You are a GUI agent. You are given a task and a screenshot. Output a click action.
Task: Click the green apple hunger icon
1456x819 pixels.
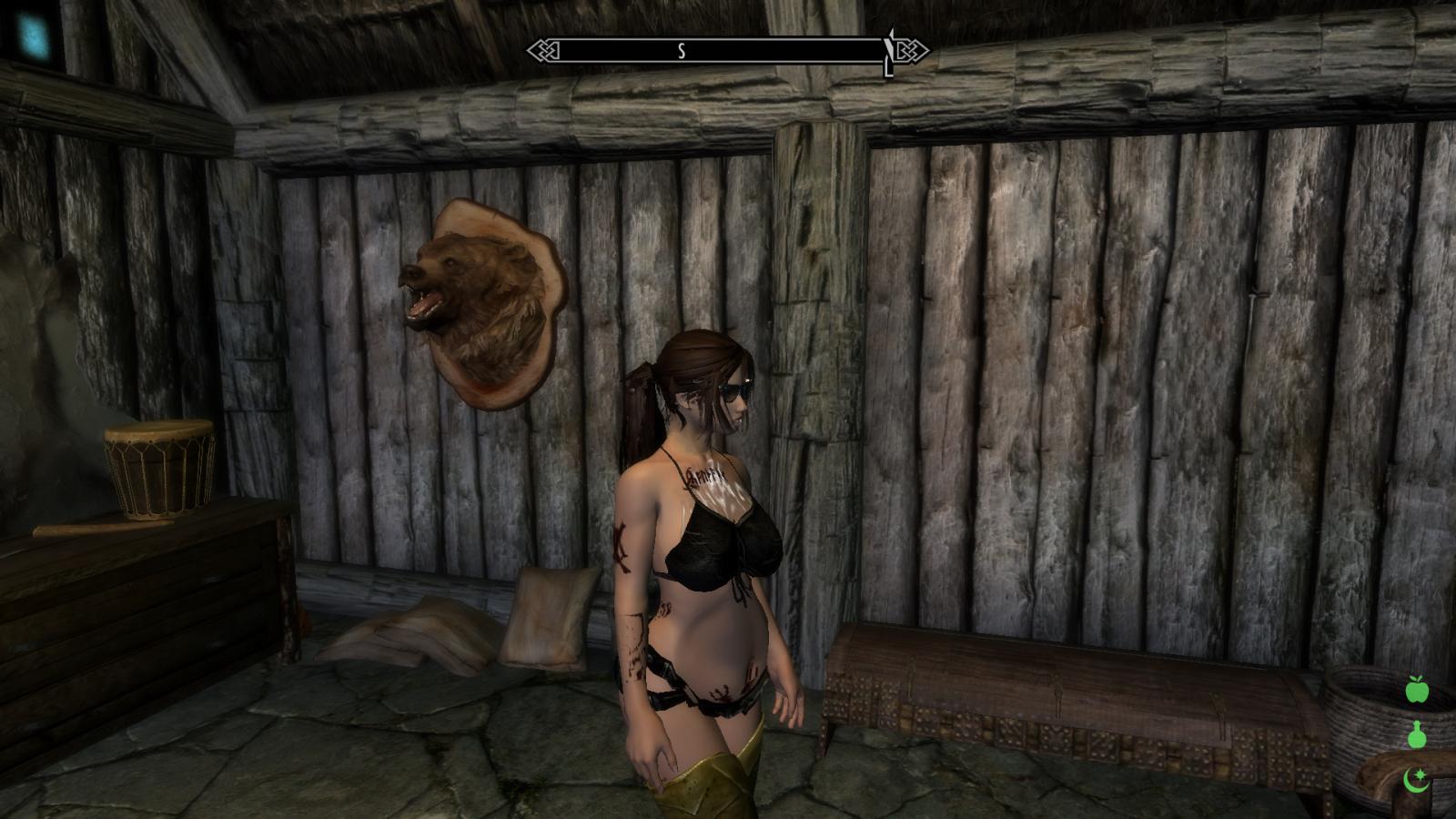1417,691
